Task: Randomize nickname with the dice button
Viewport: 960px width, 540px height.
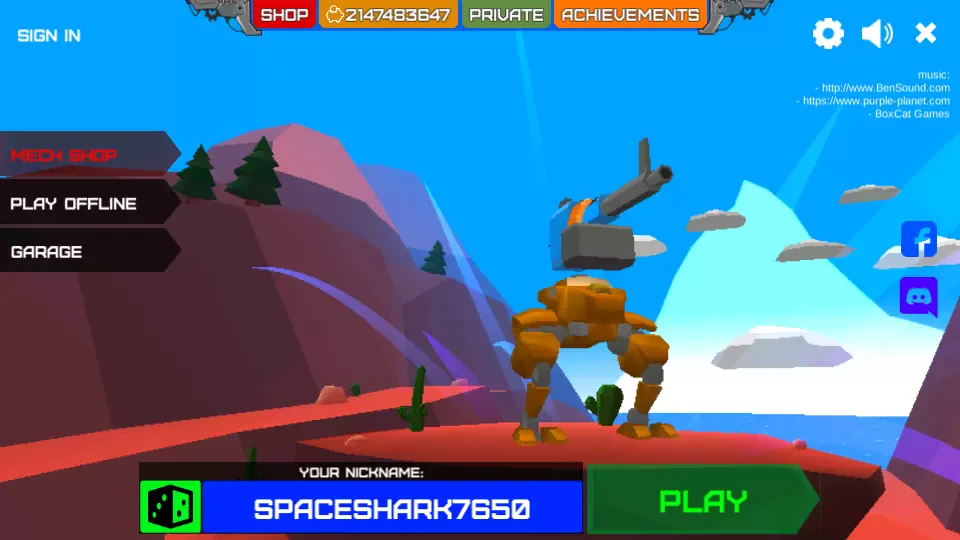Action: 170,507
